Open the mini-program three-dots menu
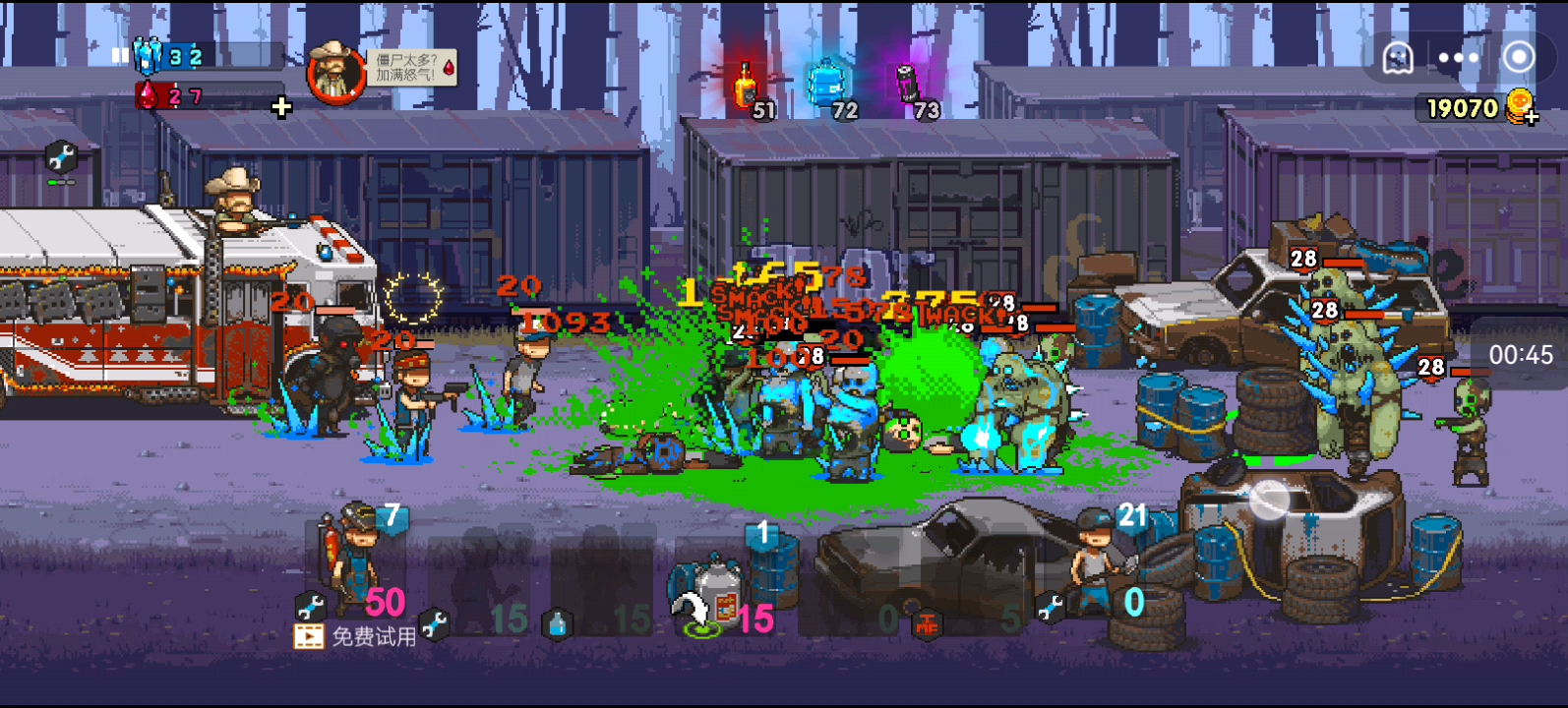The height and width of the screenshot is (708, 1568). point(1458,58)
